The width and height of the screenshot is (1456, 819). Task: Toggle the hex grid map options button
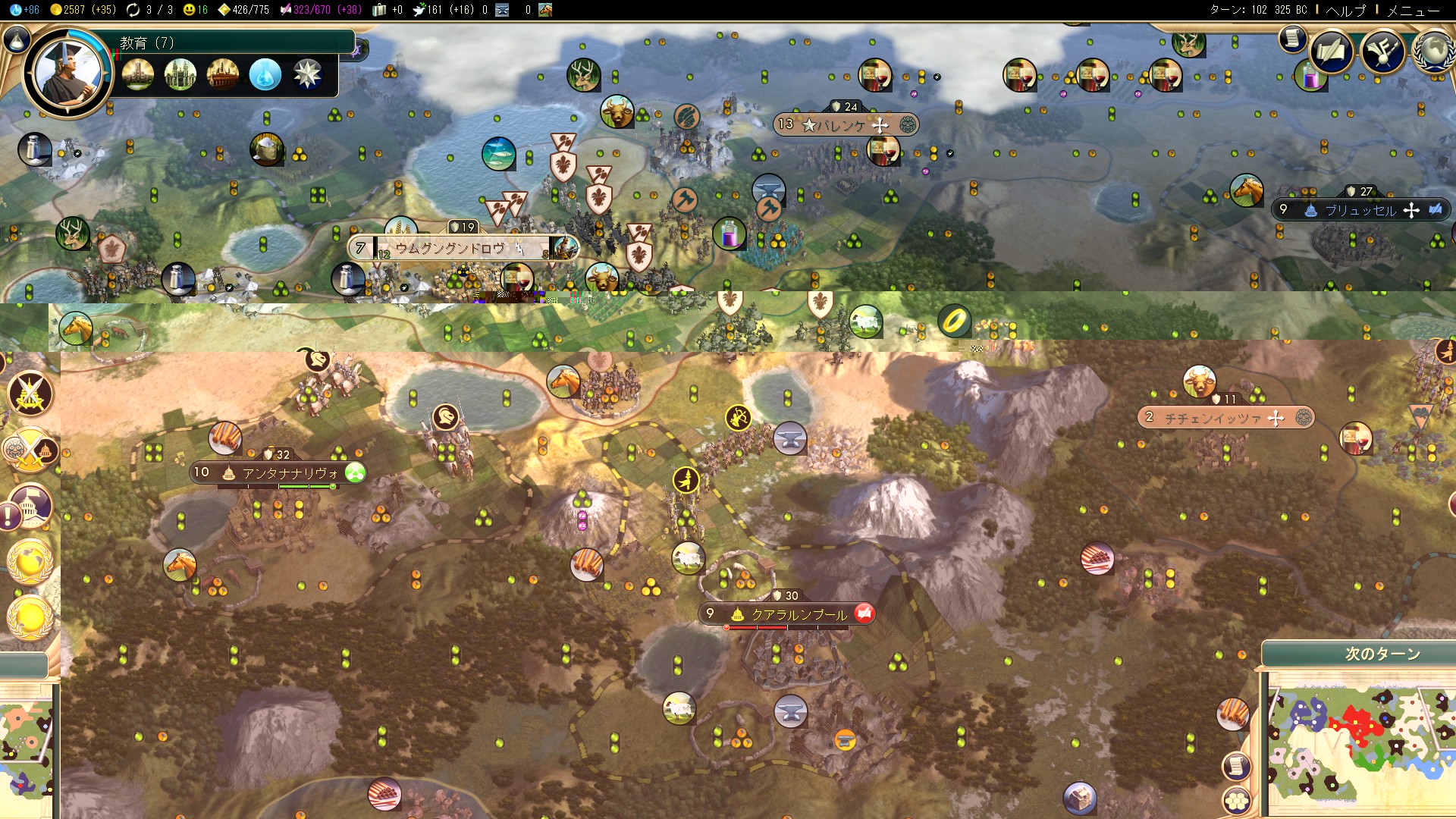pyautogui.click(x=1236, y=800)
